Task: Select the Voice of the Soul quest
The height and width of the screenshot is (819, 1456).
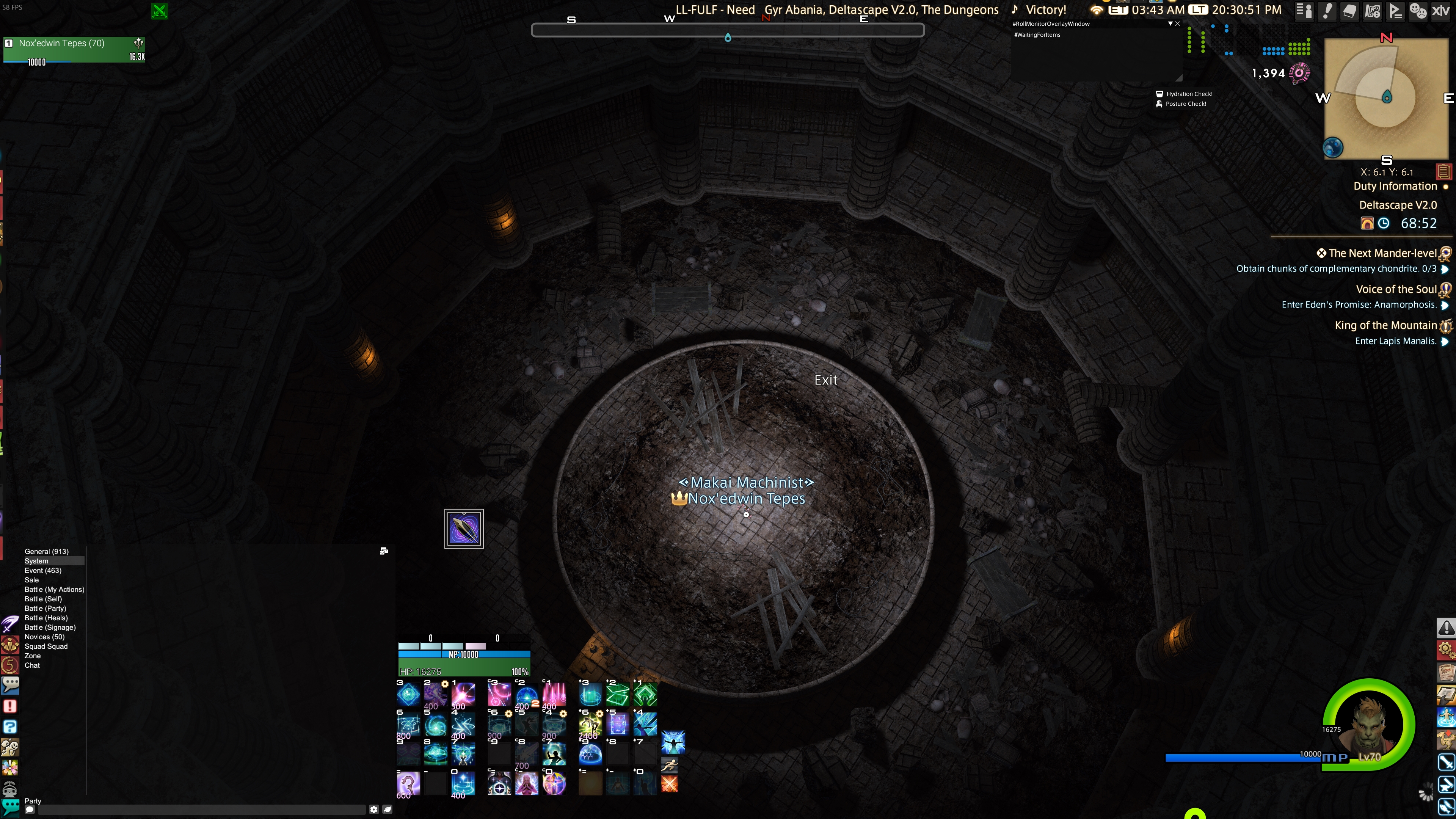Action: 1395,289
